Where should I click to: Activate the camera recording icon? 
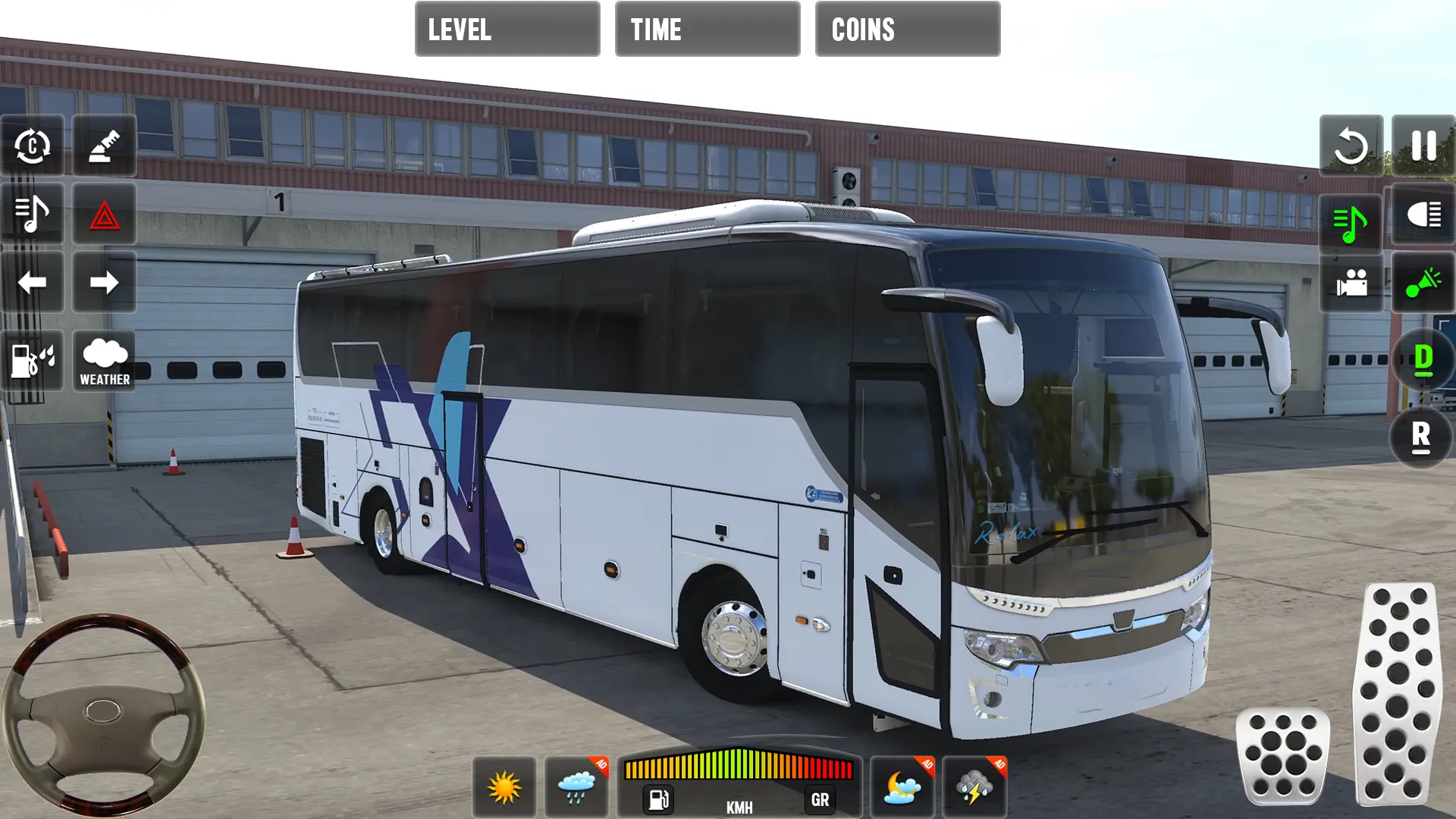1351,284
